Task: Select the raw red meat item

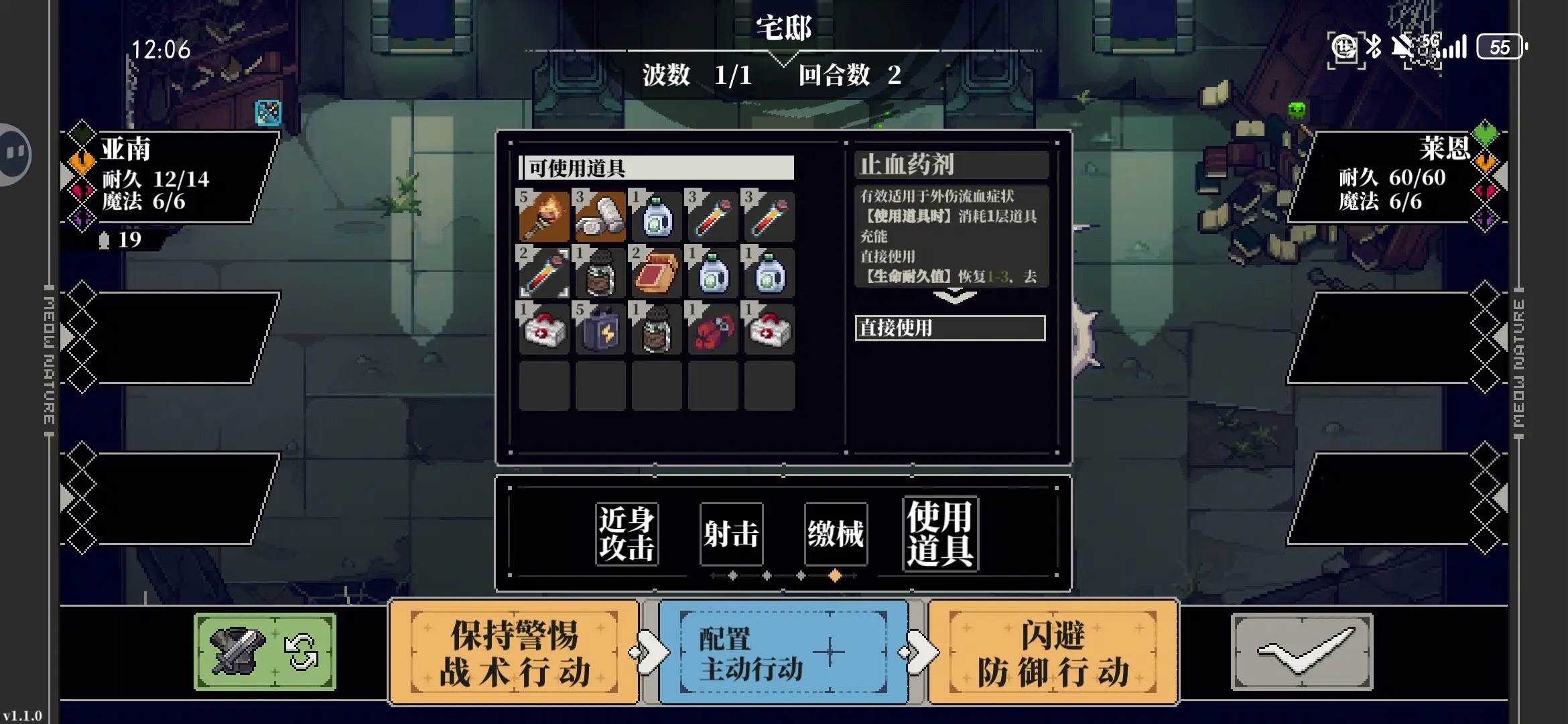Action: pos(712,329)
